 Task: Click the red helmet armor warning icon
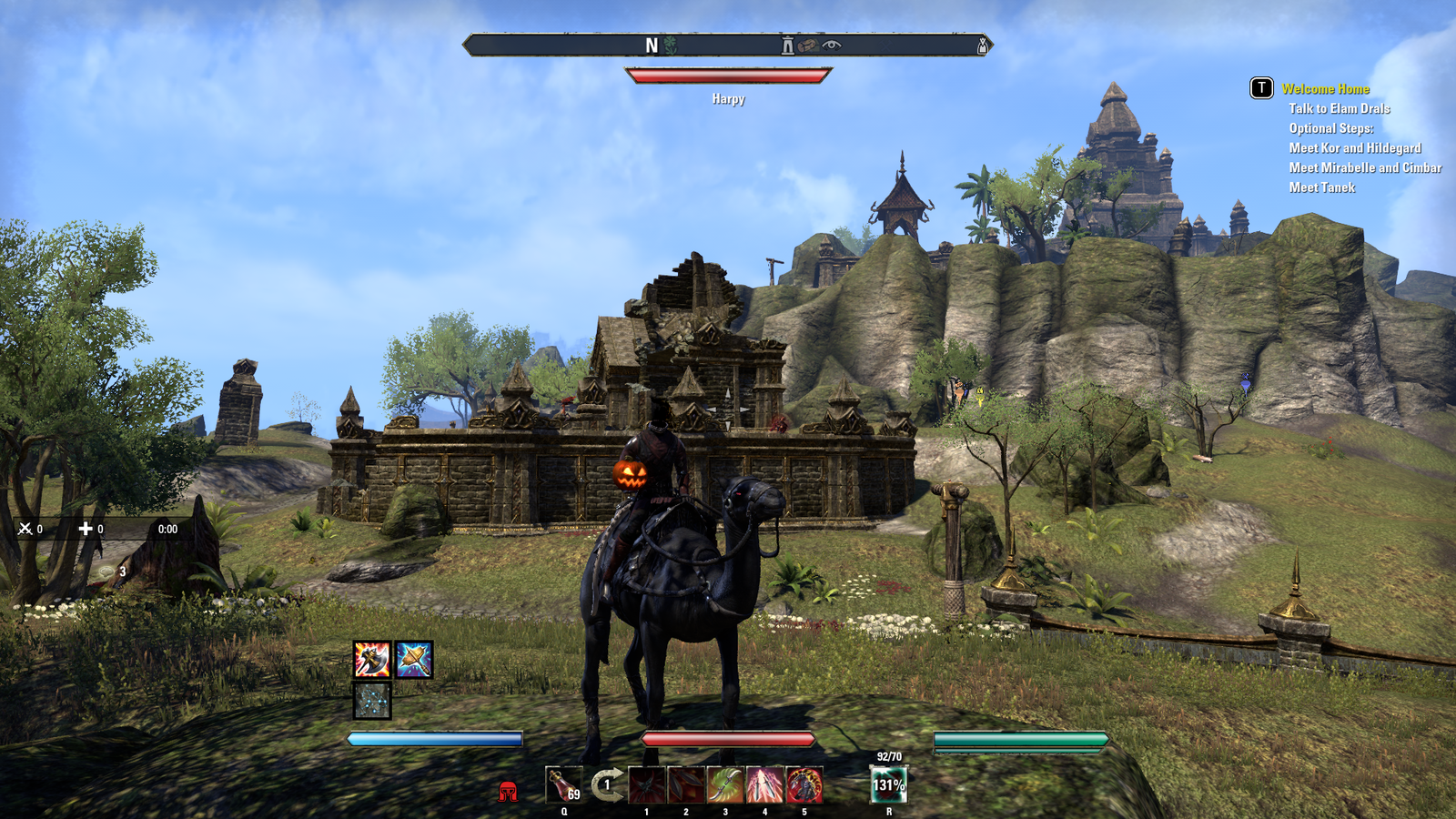point(508,792)
